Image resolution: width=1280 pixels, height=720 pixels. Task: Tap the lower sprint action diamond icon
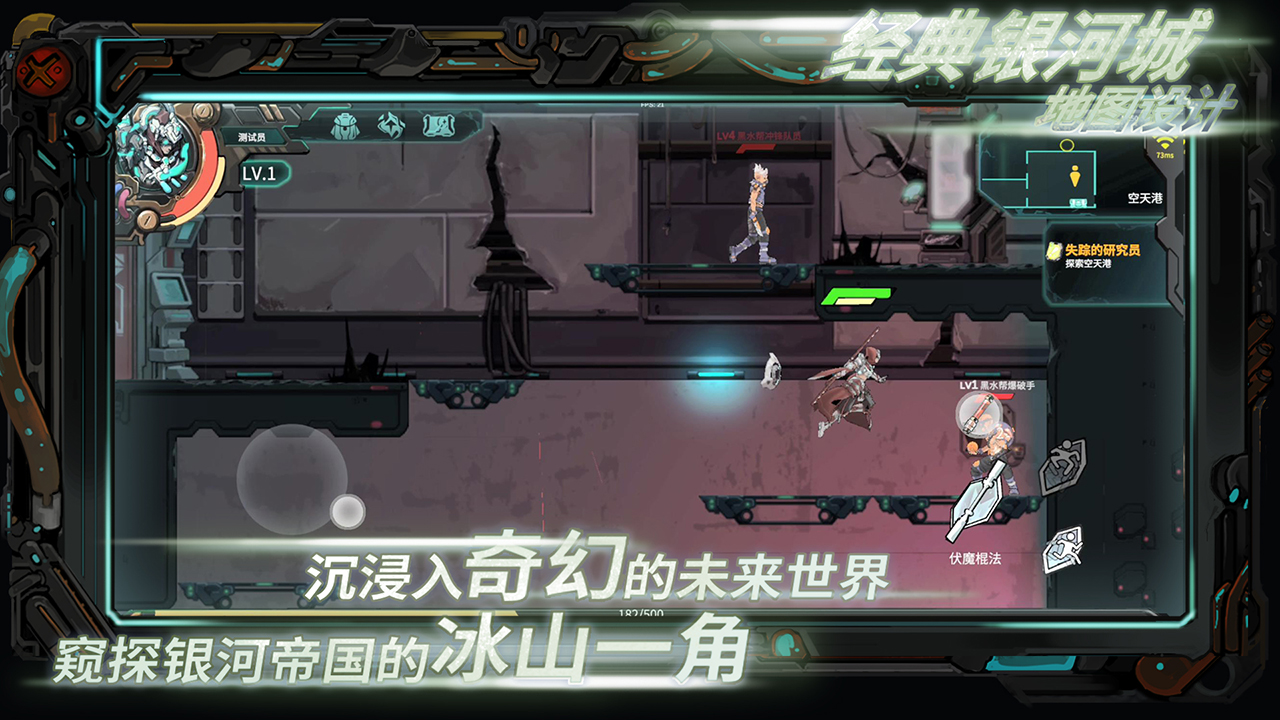1063,549
